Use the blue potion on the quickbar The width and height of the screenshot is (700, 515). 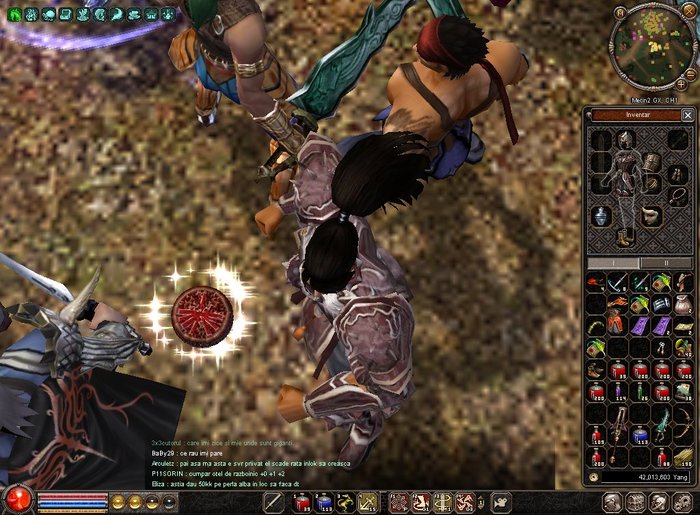[x=323, y=503]
